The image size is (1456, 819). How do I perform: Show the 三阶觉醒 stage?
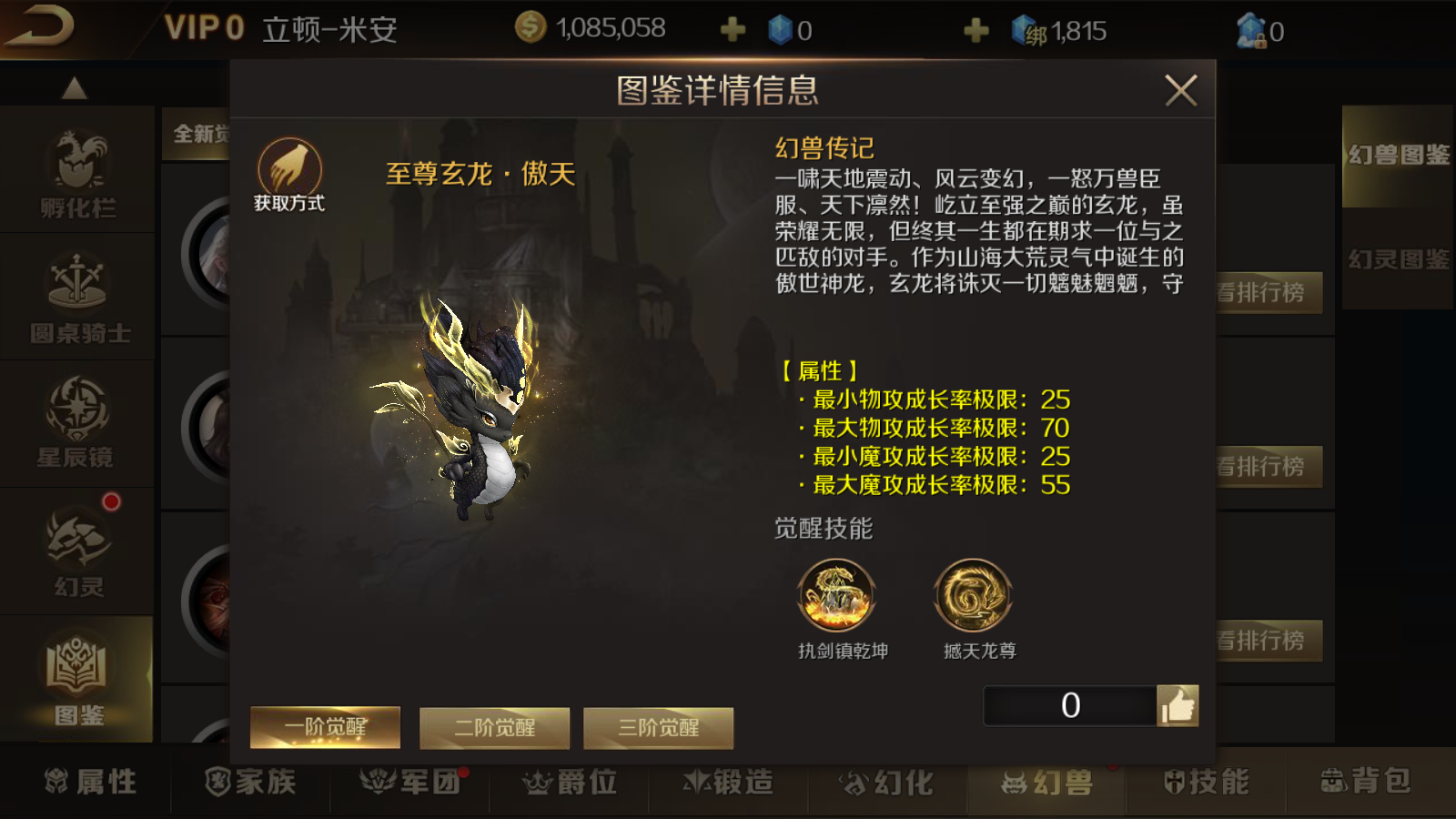[x=658, y=728]
